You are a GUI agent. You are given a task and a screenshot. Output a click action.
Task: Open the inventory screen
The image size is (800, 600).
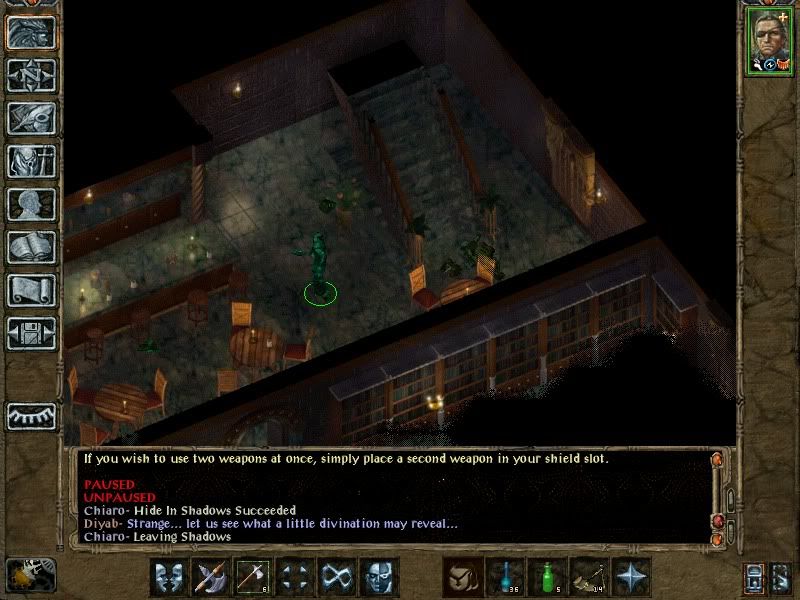coord(31,161)
